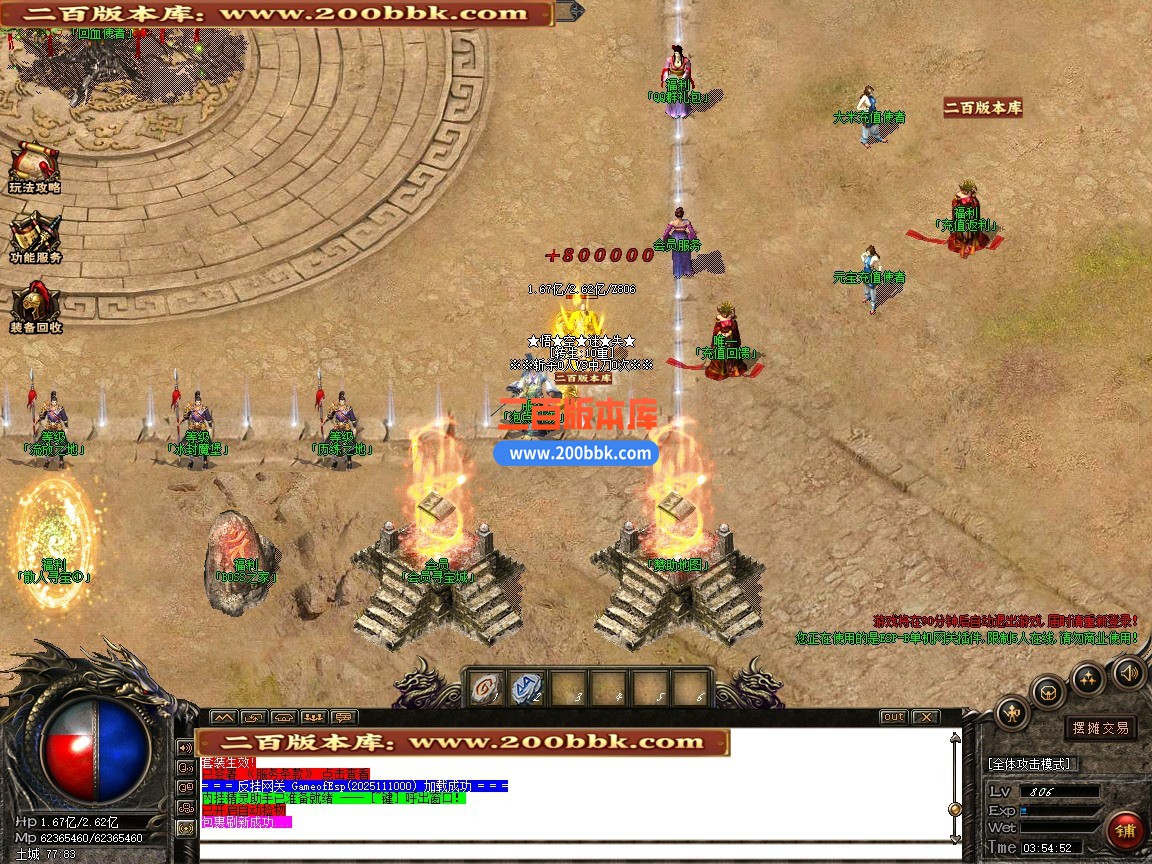Click the speech bubble chat toolbar button
The height and width of the screenshot is (864, 1152).
pos(344,717)
